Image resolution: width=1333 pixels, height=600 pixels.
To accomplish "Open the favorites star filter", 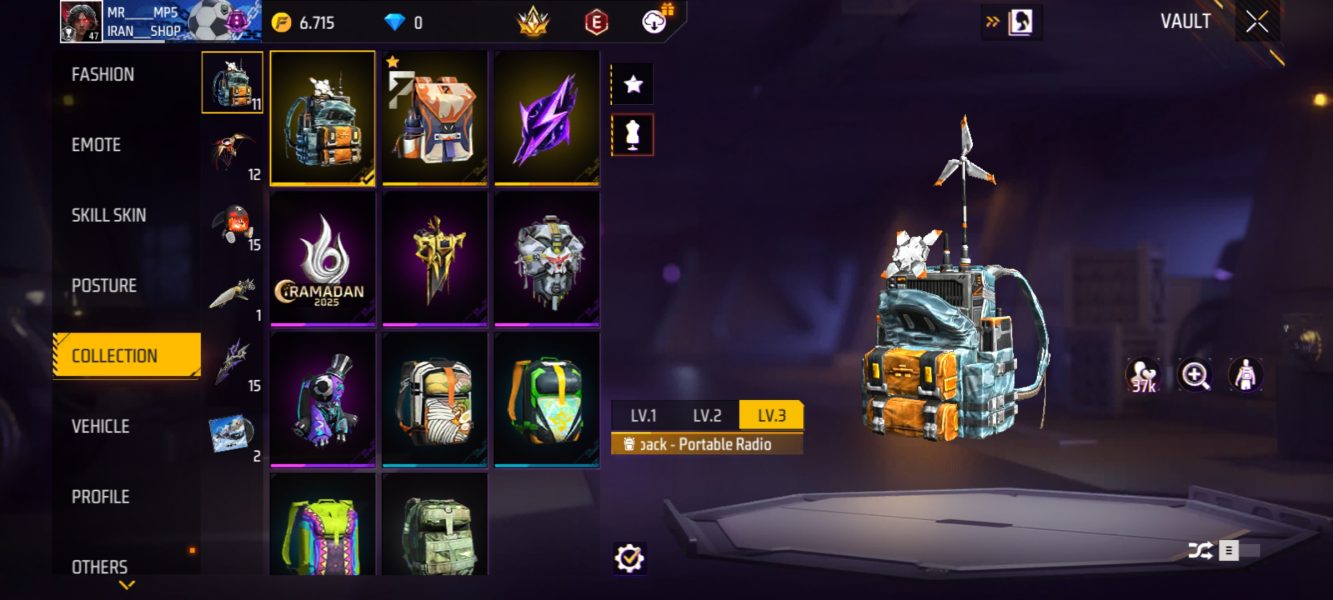I will [633, 85].
